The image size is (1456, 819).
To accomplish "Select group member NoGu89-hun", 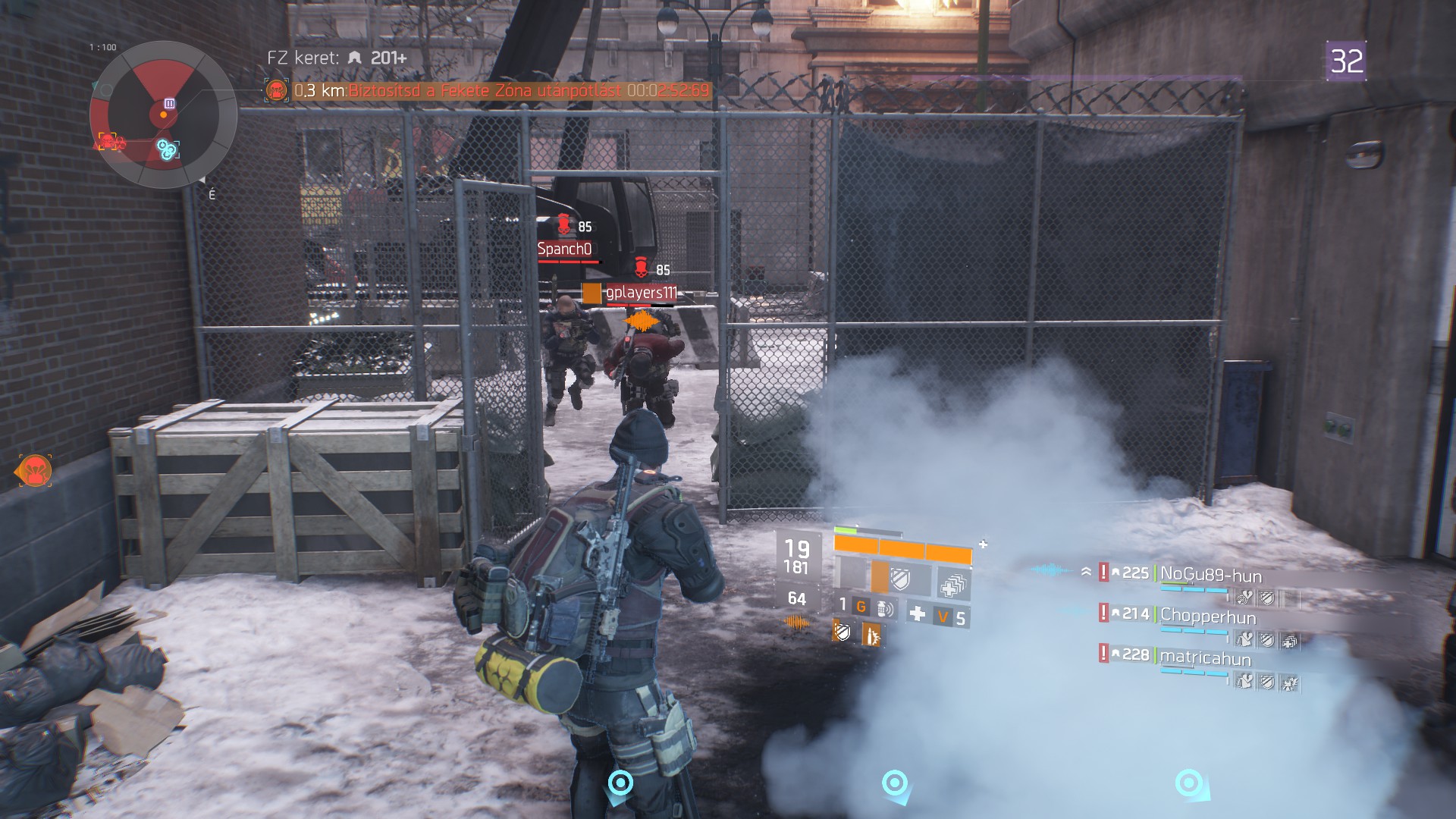I will pos(1210,576).
